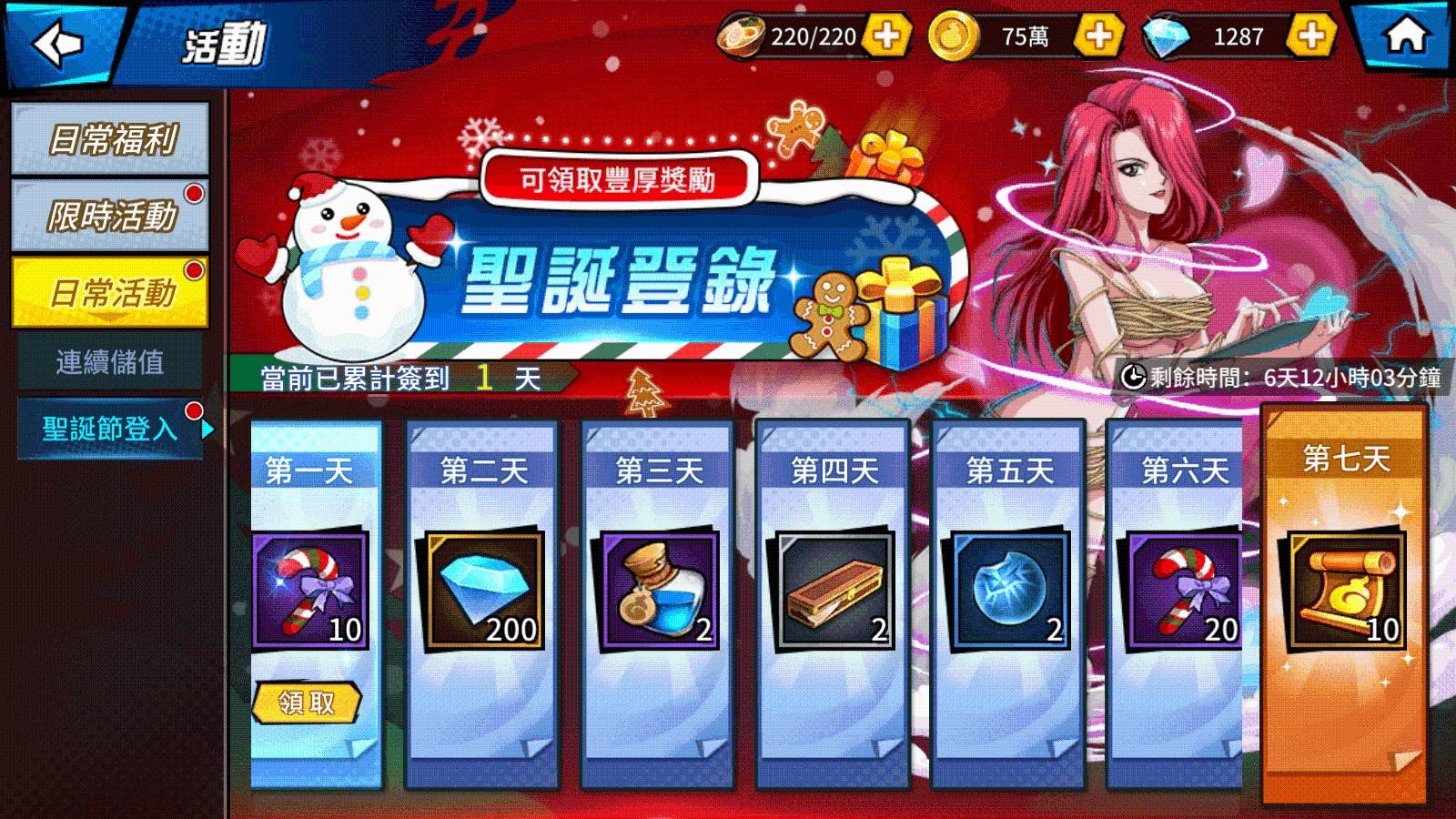The width and height of the screenshot is (1456, 819).
Task: Switch to the 日常福利 tab
Action: [107, 138]
